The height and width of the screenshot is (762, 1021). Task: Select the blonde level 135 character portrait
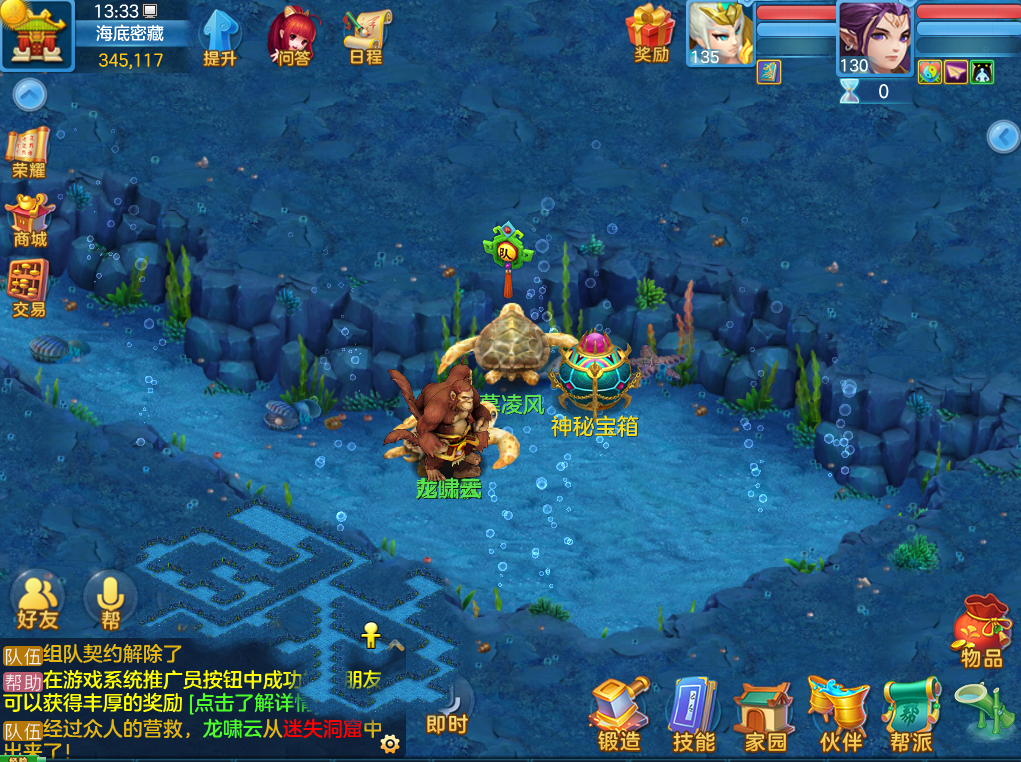(720, 32)
